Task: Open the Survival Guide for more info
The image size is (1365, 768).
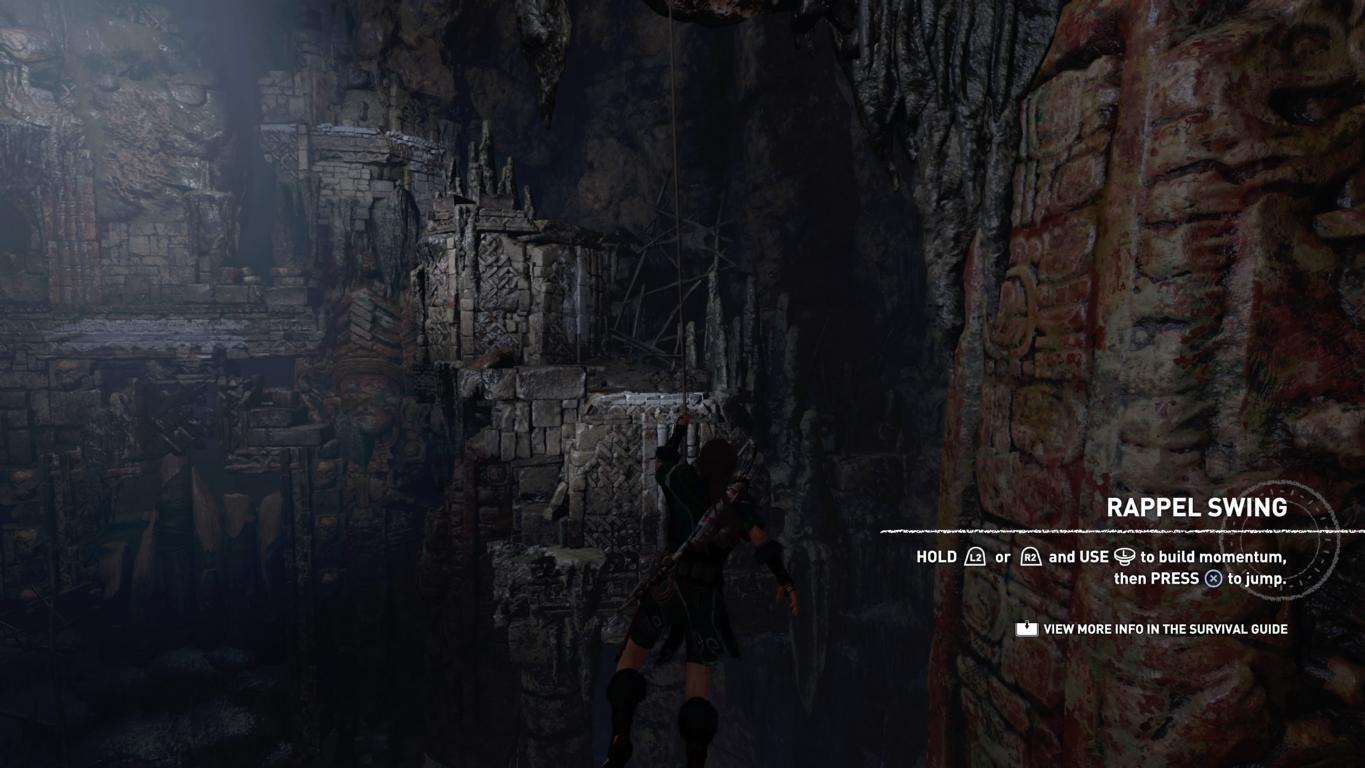Action: (1152, 629)
